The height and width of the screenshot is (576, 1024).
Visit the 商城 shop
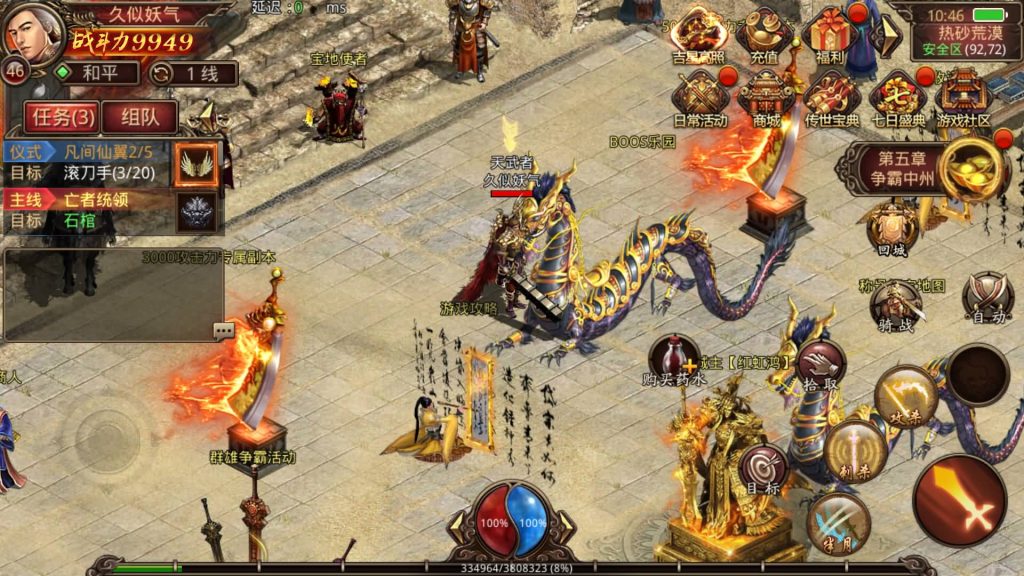[766, 98]
